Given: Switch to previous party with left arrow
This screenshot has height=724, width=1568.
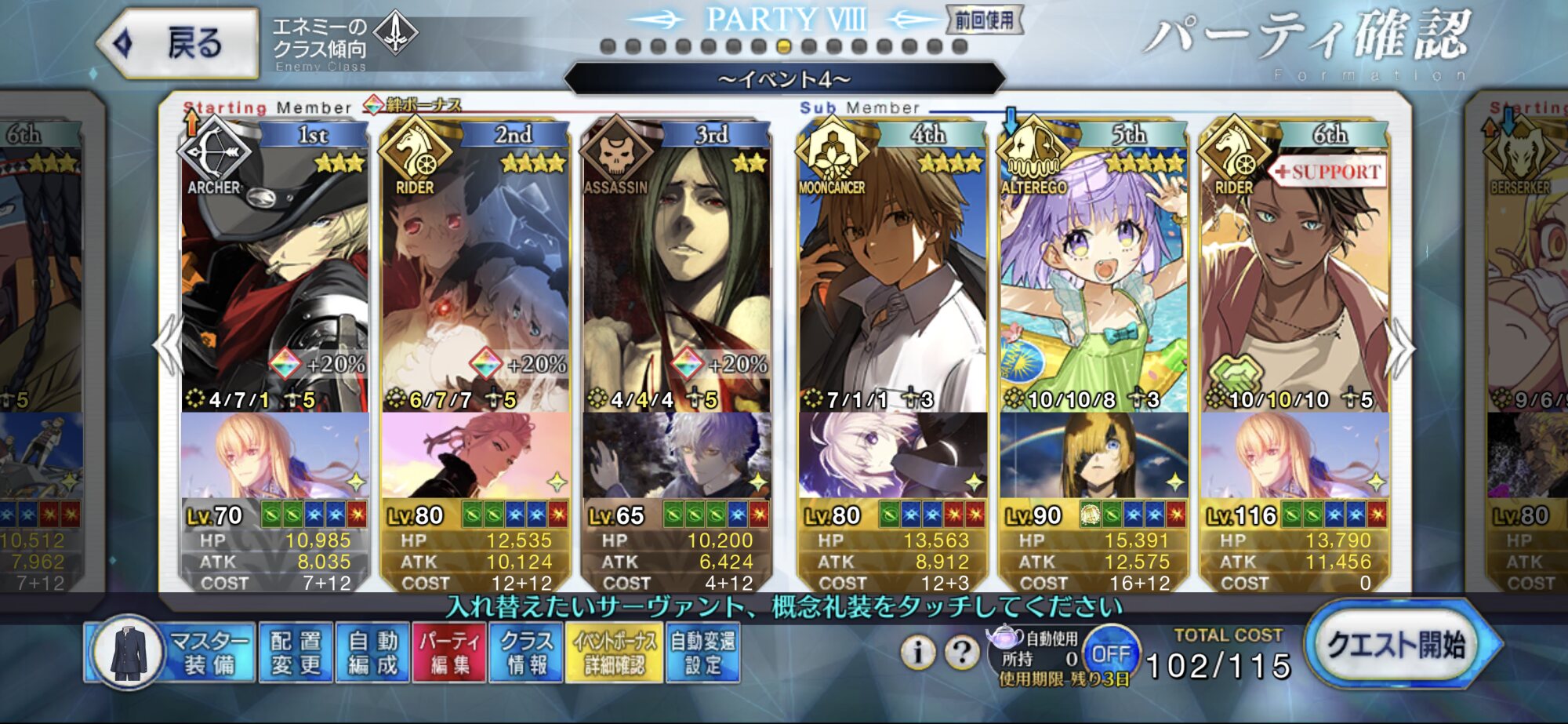Looking at the screenshot, I should (x=168, y=346).
